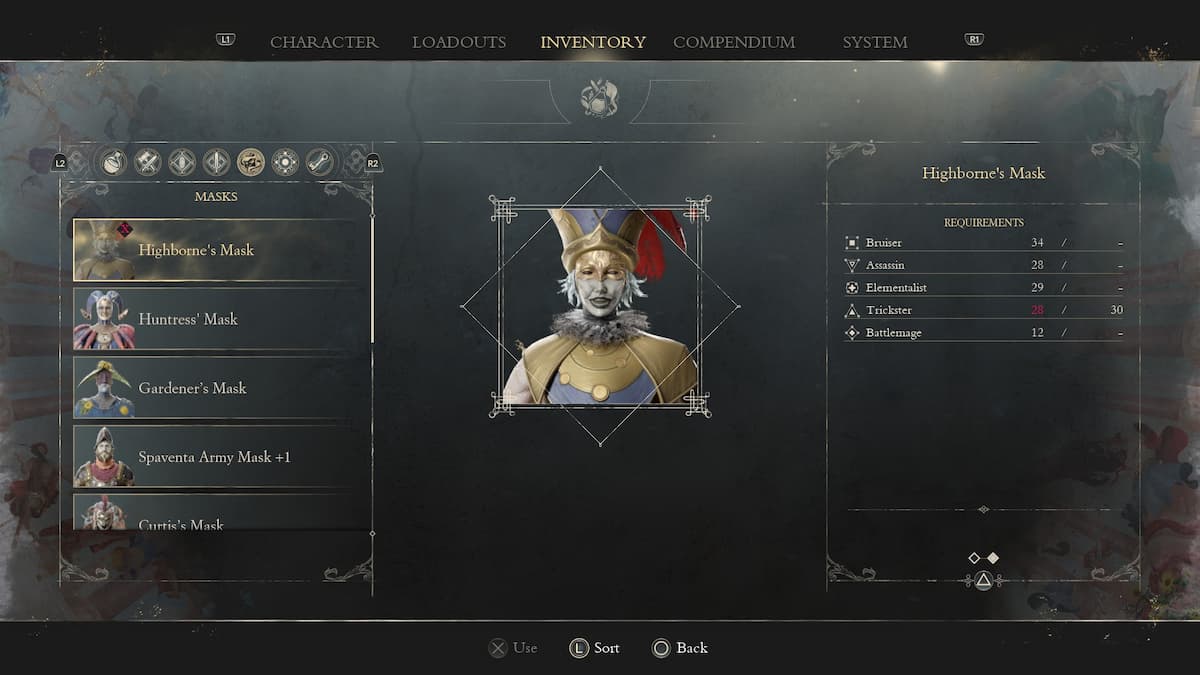The width and height of the screenshot is (1200, 675).
Task: Open the System tab
Action: (875, 42)
